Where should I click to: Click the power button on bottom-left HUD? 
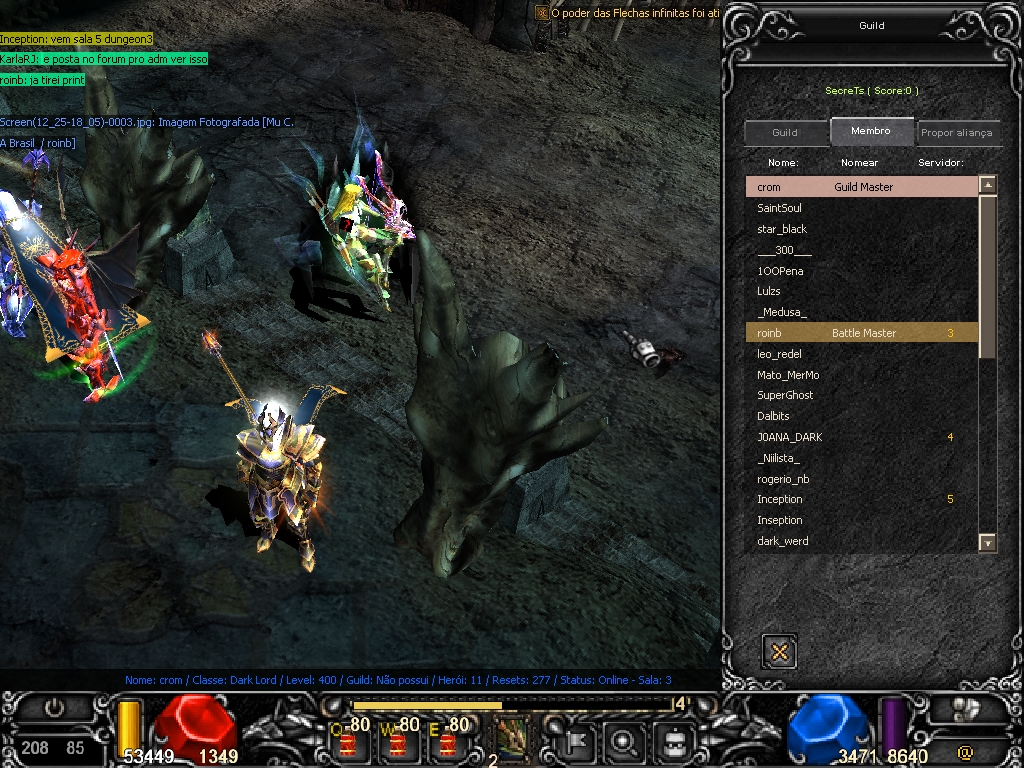54,708
